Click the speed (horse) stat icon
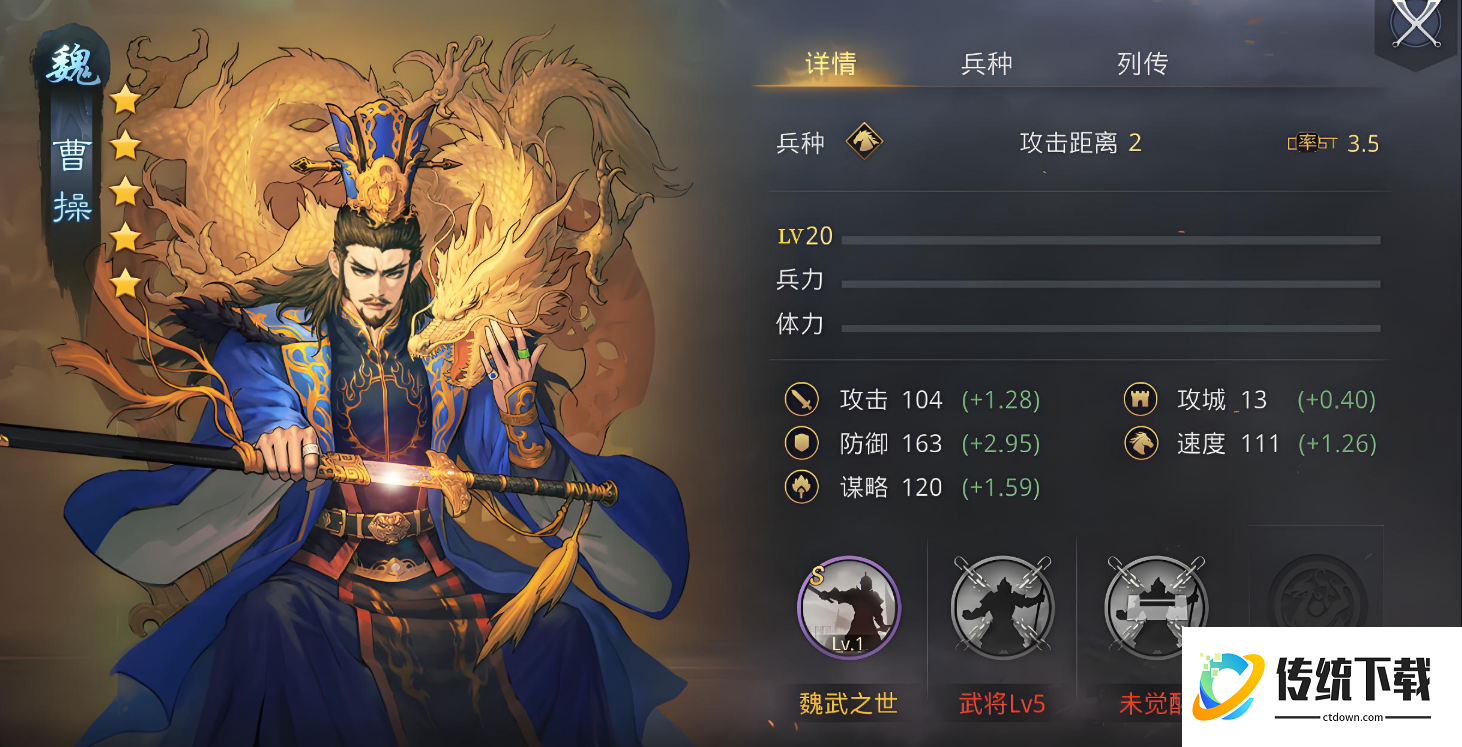This screenshot has height=747, width=1462. 1141,443
